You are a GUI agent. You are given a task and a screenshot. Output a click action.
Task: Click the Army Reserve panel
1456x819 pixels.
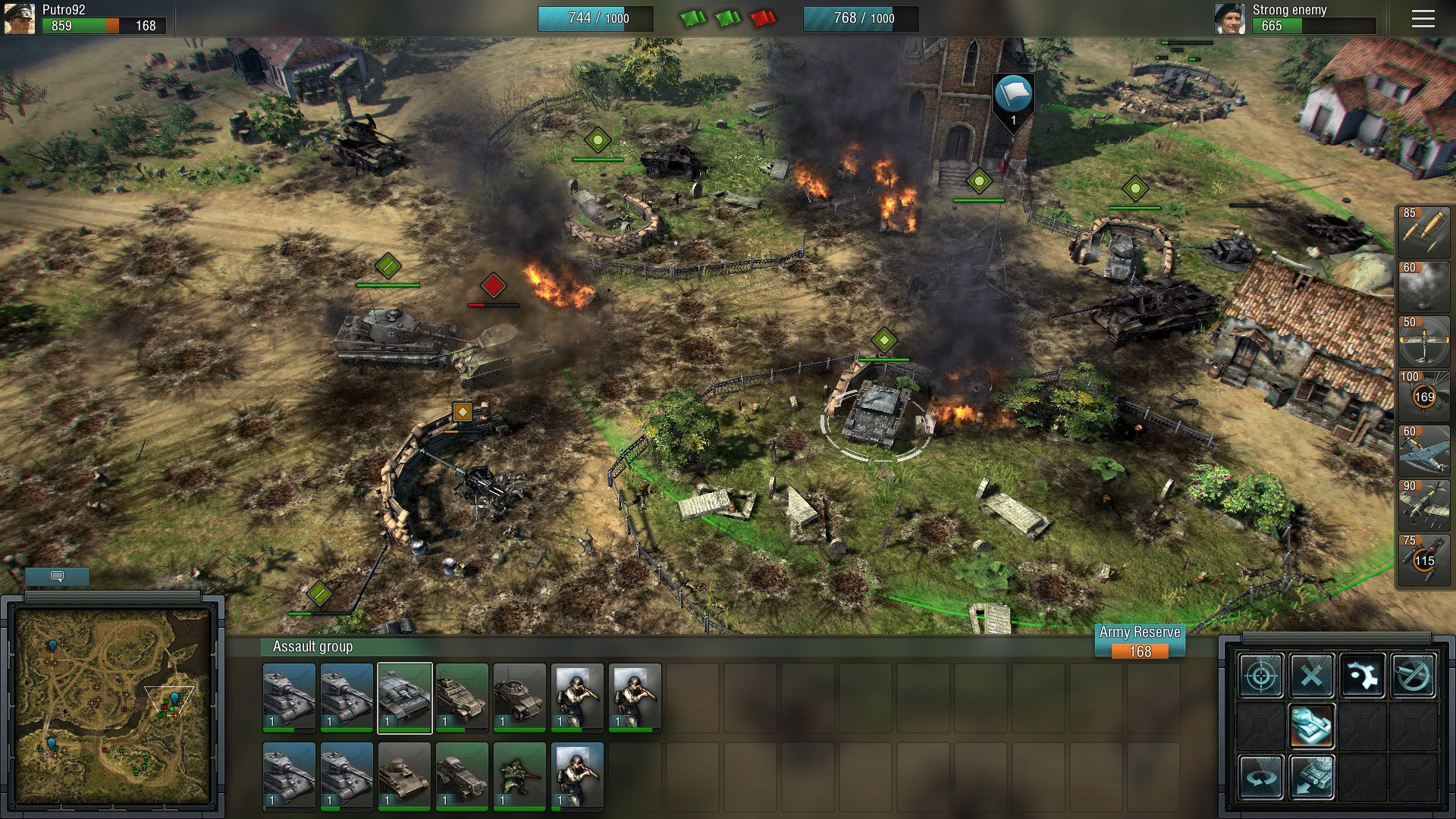(1140, 642)
